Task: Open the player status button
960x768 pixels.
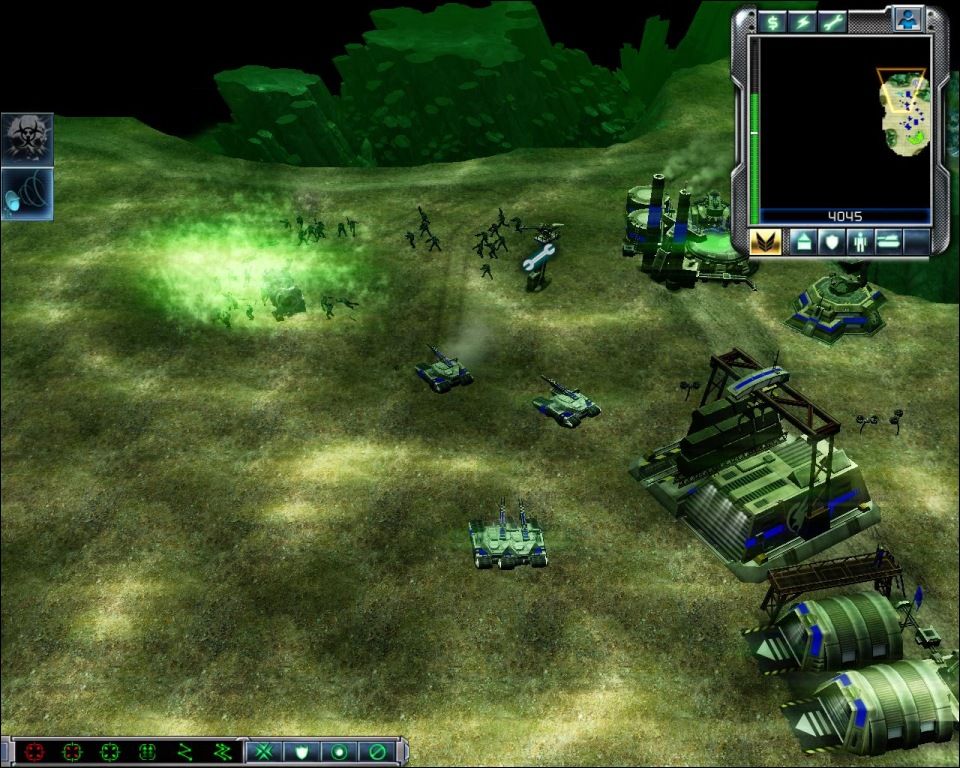Action: coord(908,20)
